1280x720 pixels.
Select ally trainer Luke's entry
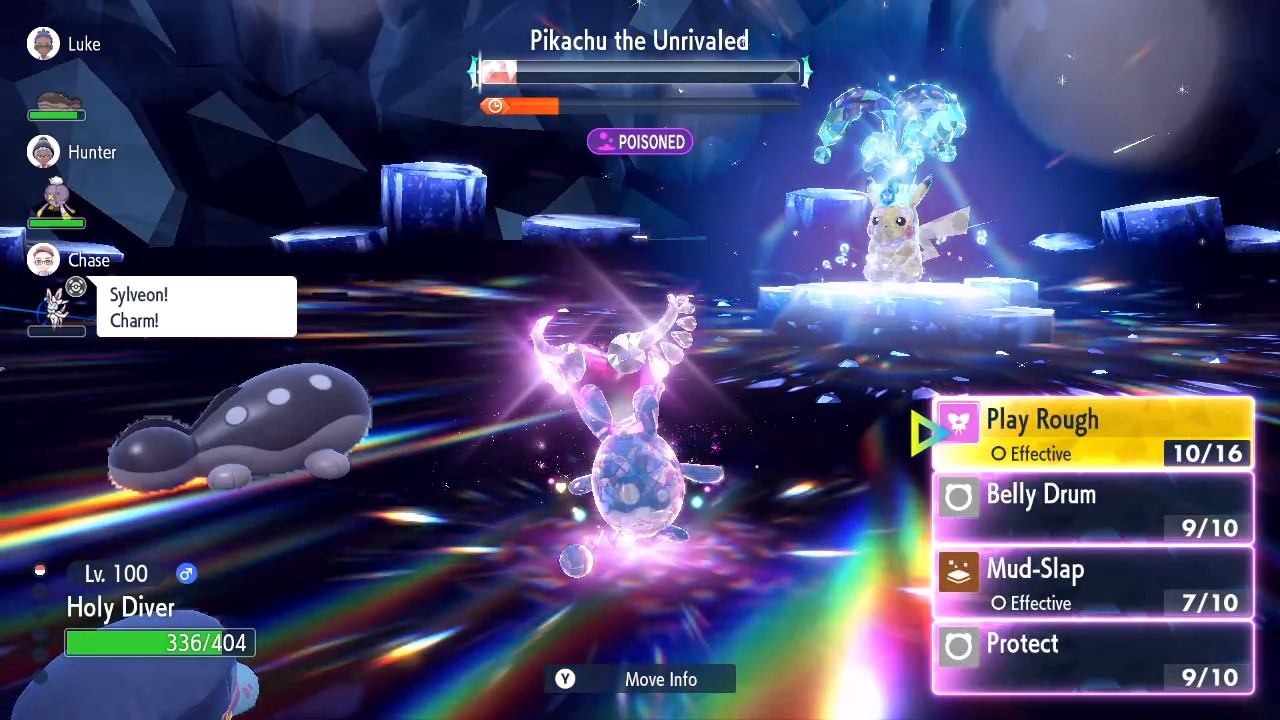[65, 45]
